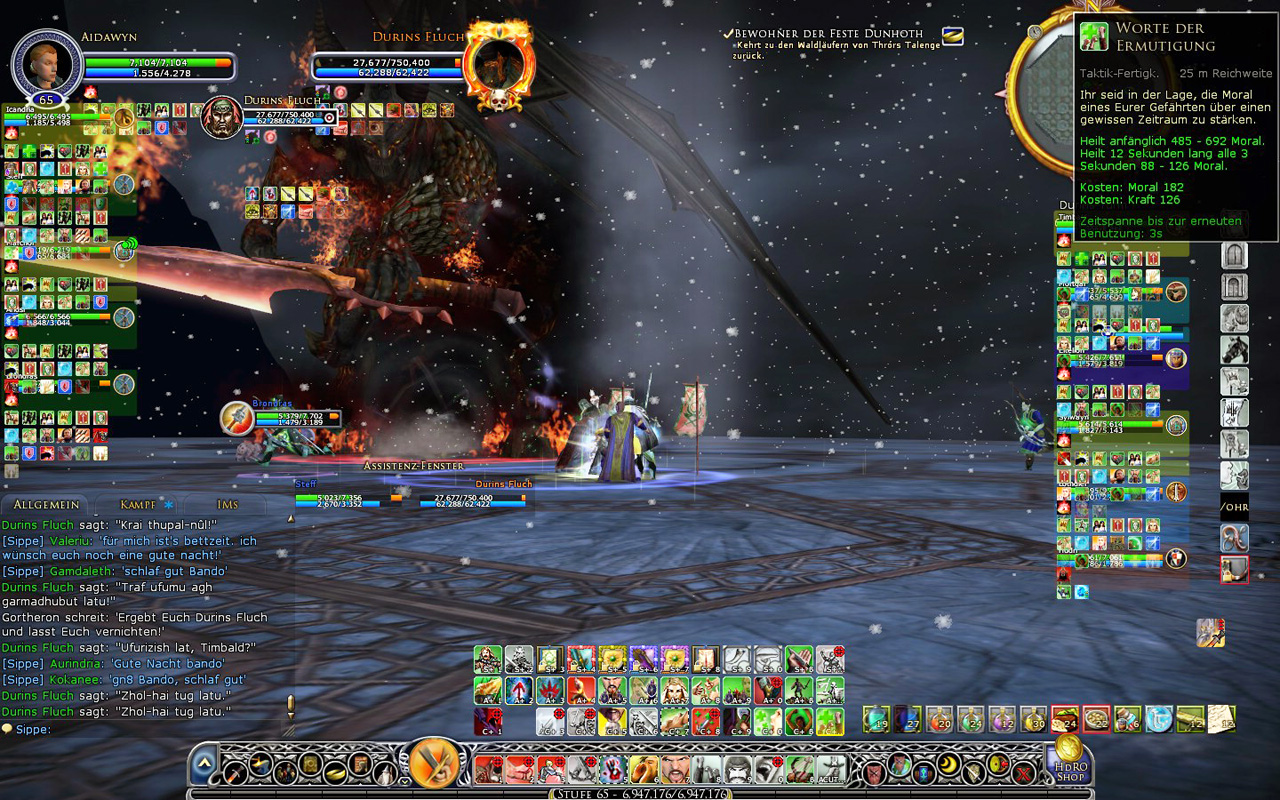Image resolution: width=1280 pixels, height=800 pixels.
Task: Click the red-bordered horn skill icon
Action: point(1234,570)
